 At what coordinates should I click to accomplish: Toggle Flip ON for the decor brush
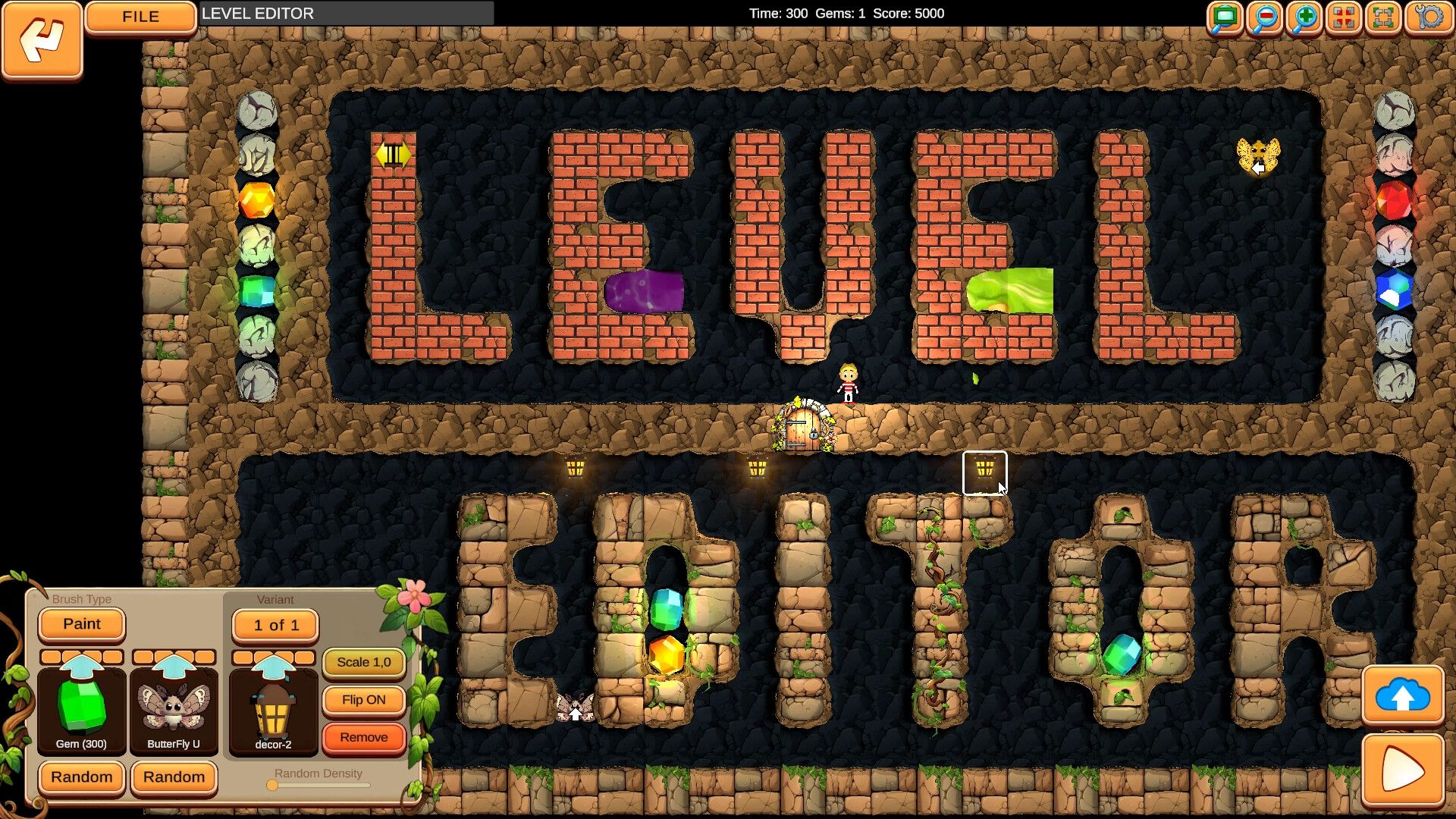tap(364, 700)
